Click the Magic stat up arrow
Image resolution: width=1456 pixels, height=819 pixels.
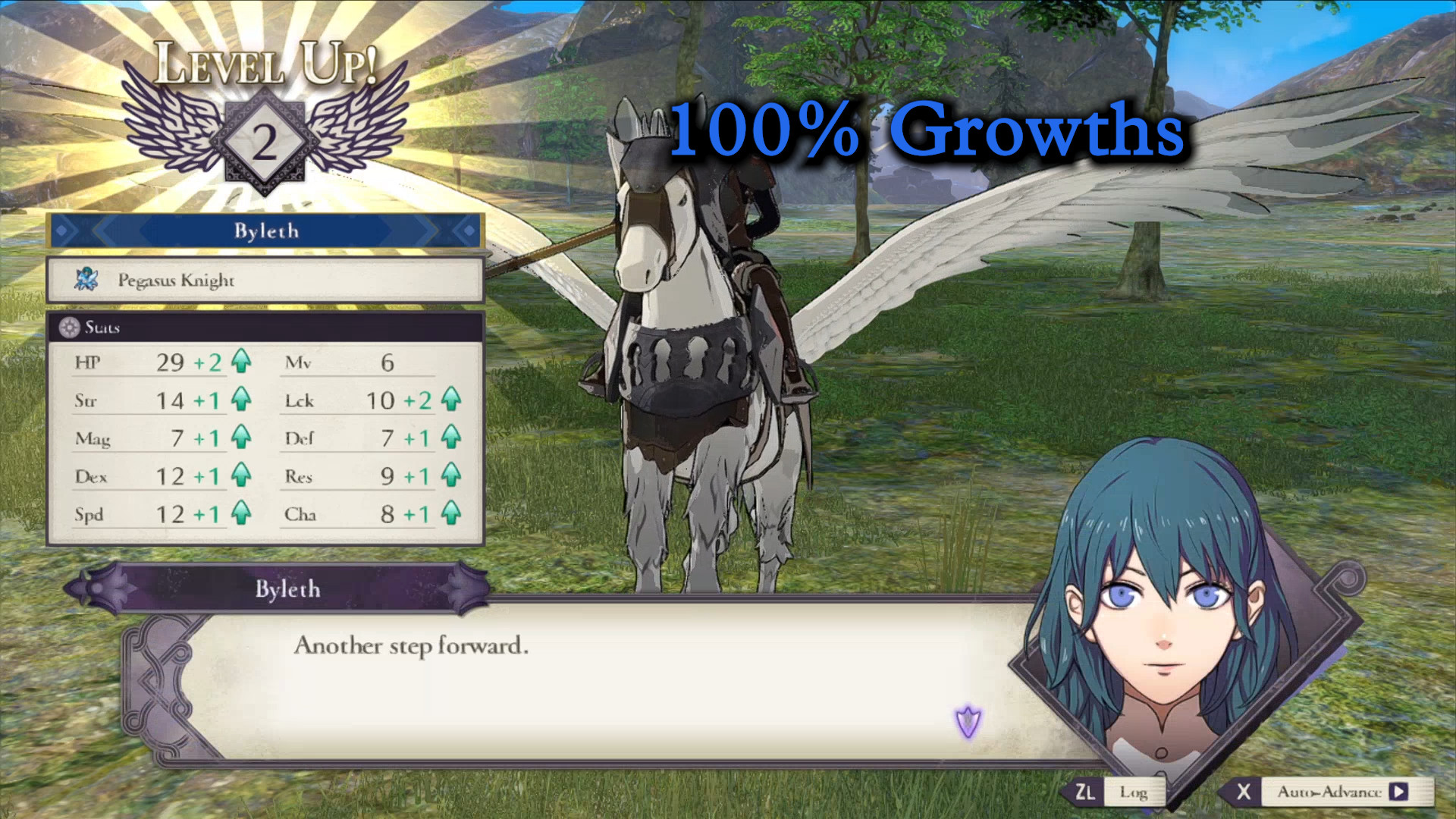pyautogui.click(x=243, y=438)
